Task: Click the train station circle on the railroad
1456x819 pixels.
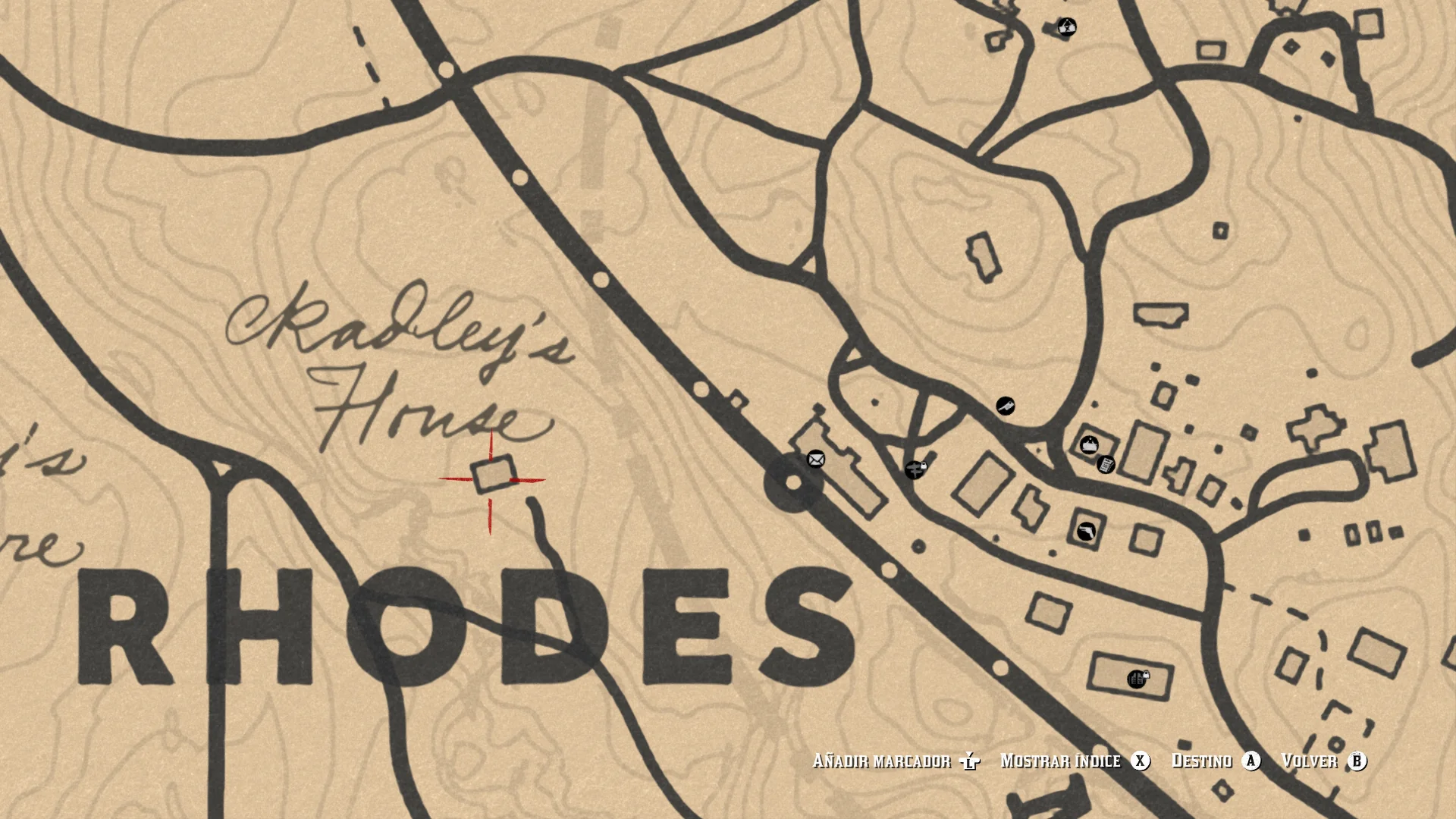Action: [x=794, y=481]
